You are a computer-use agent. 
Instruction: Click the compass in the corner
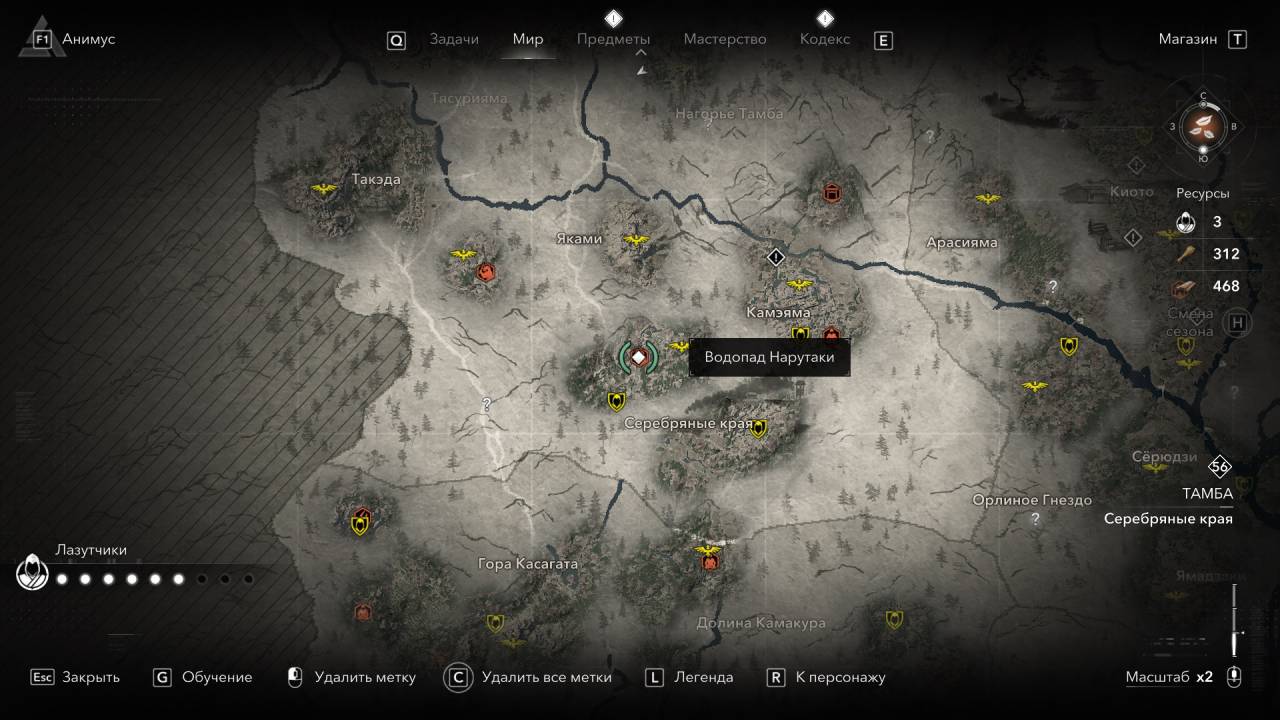[x=1203, y=126]
